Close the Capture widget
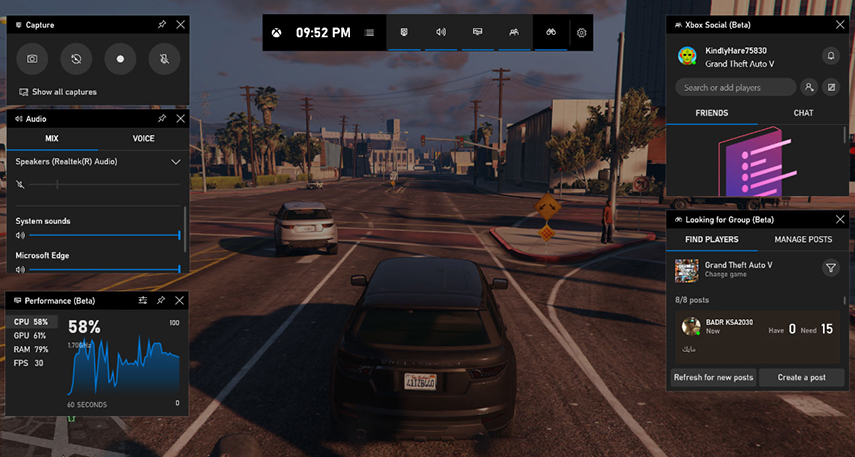 click(x=180, y=24)
